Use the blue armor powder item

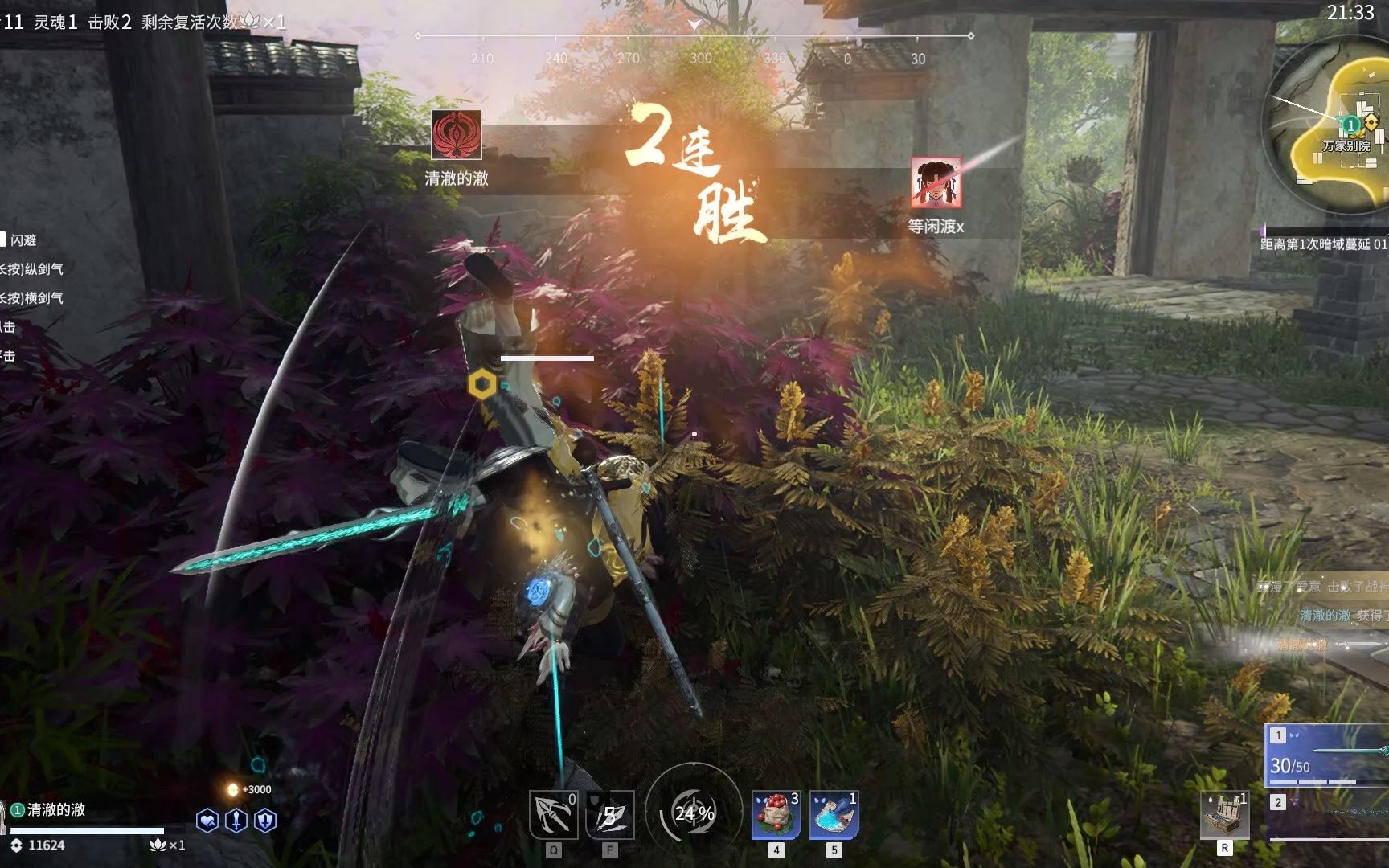click(834, 815)
